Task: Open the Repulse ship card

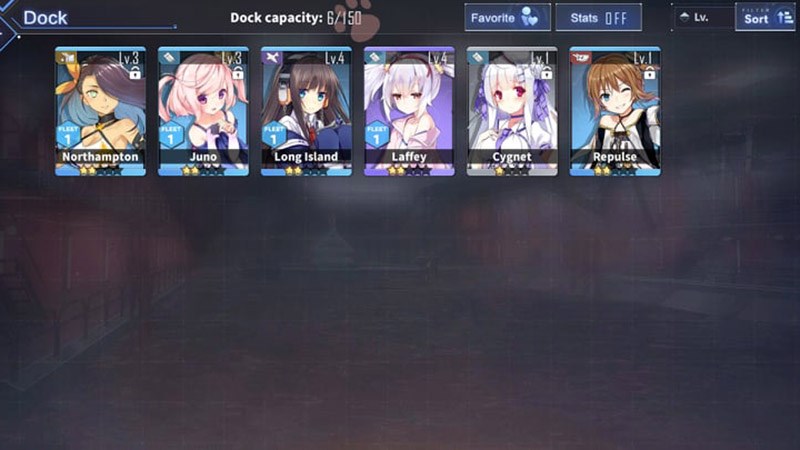Action: [615, 111]
